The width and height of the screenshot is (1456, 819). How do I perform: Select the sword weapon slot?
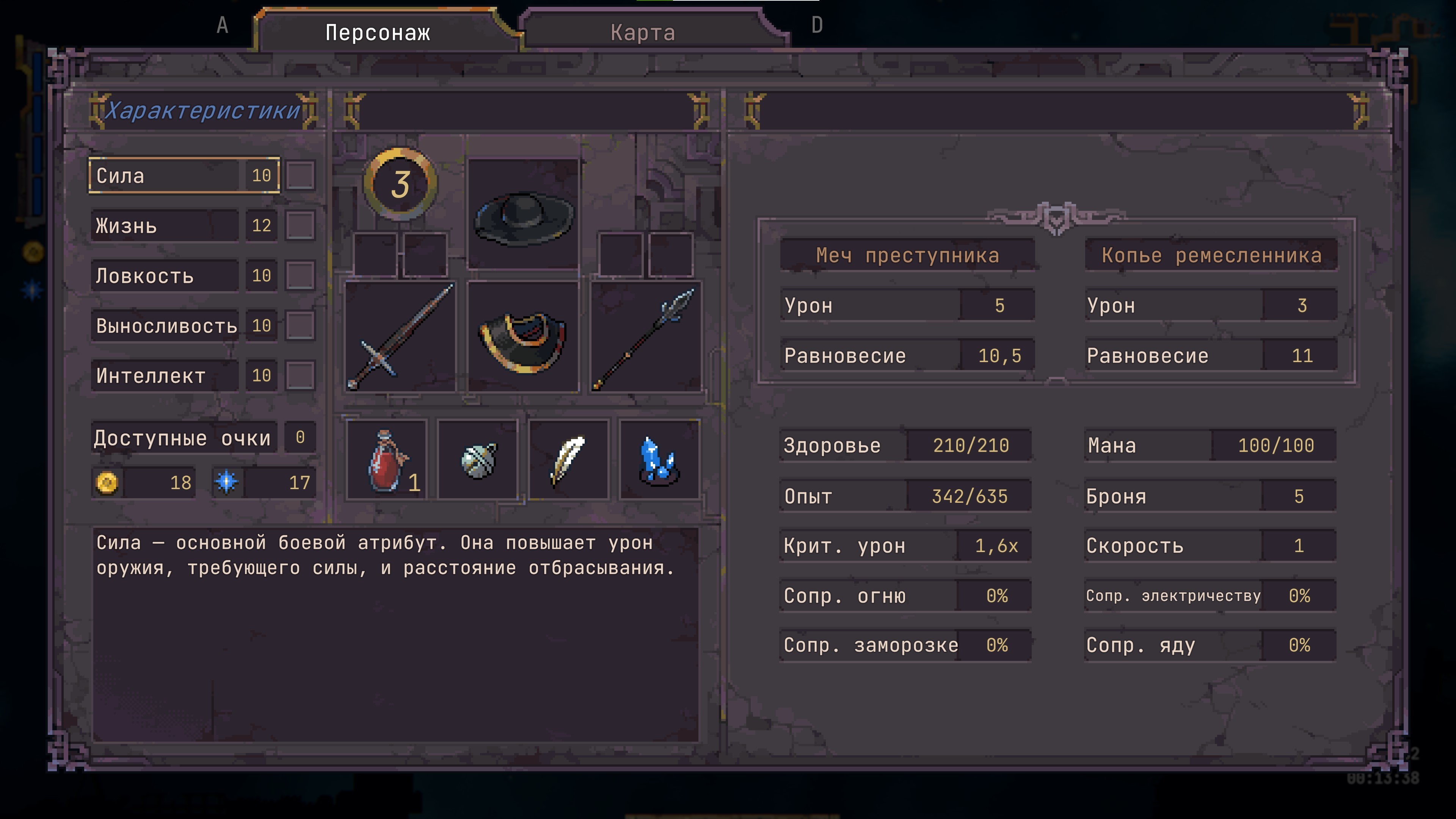[400, 337]
